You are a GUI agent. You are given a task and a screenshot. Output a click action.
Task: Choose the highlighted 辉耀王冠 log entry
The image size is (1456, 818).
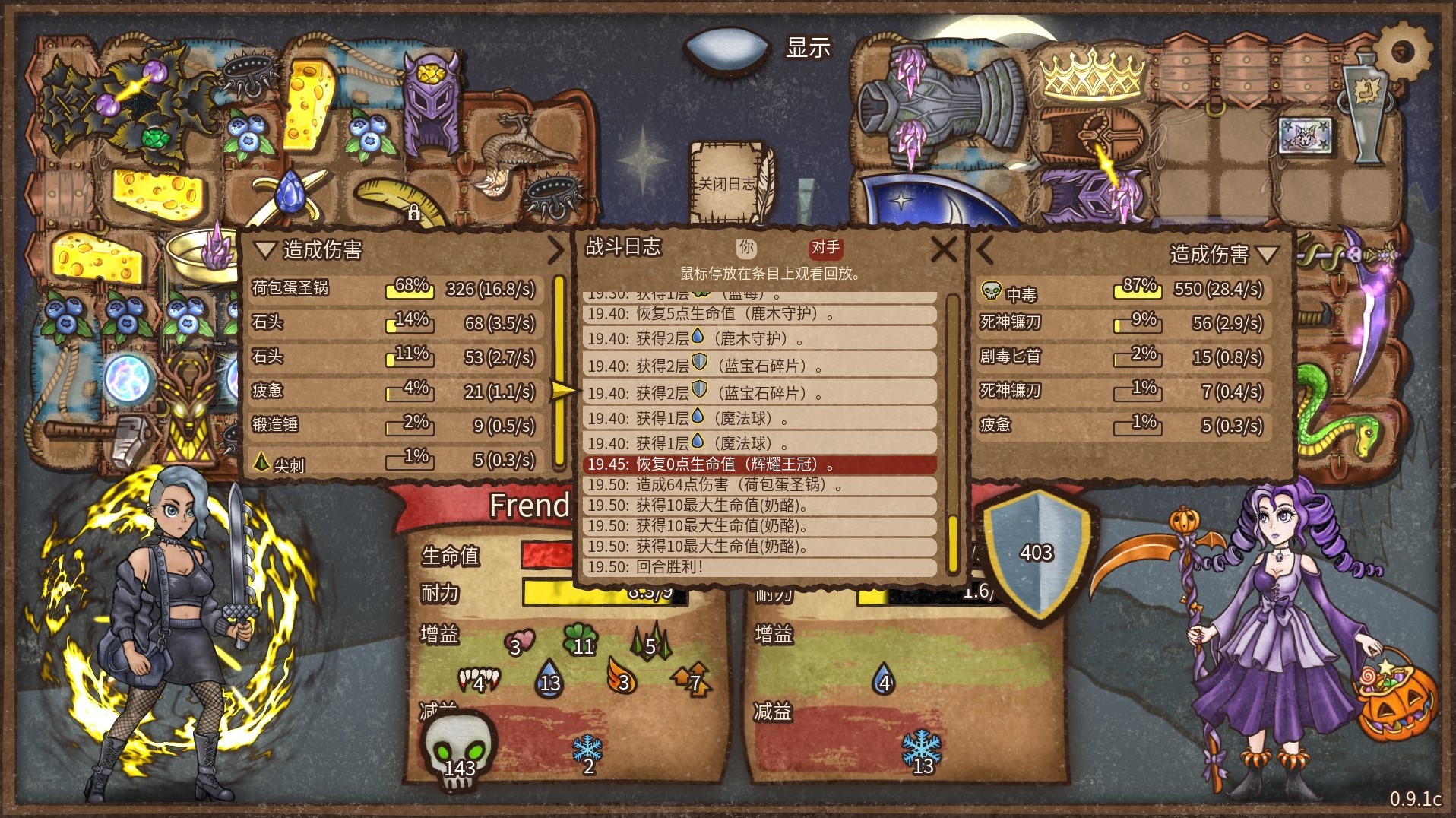(x=759, y=464)
